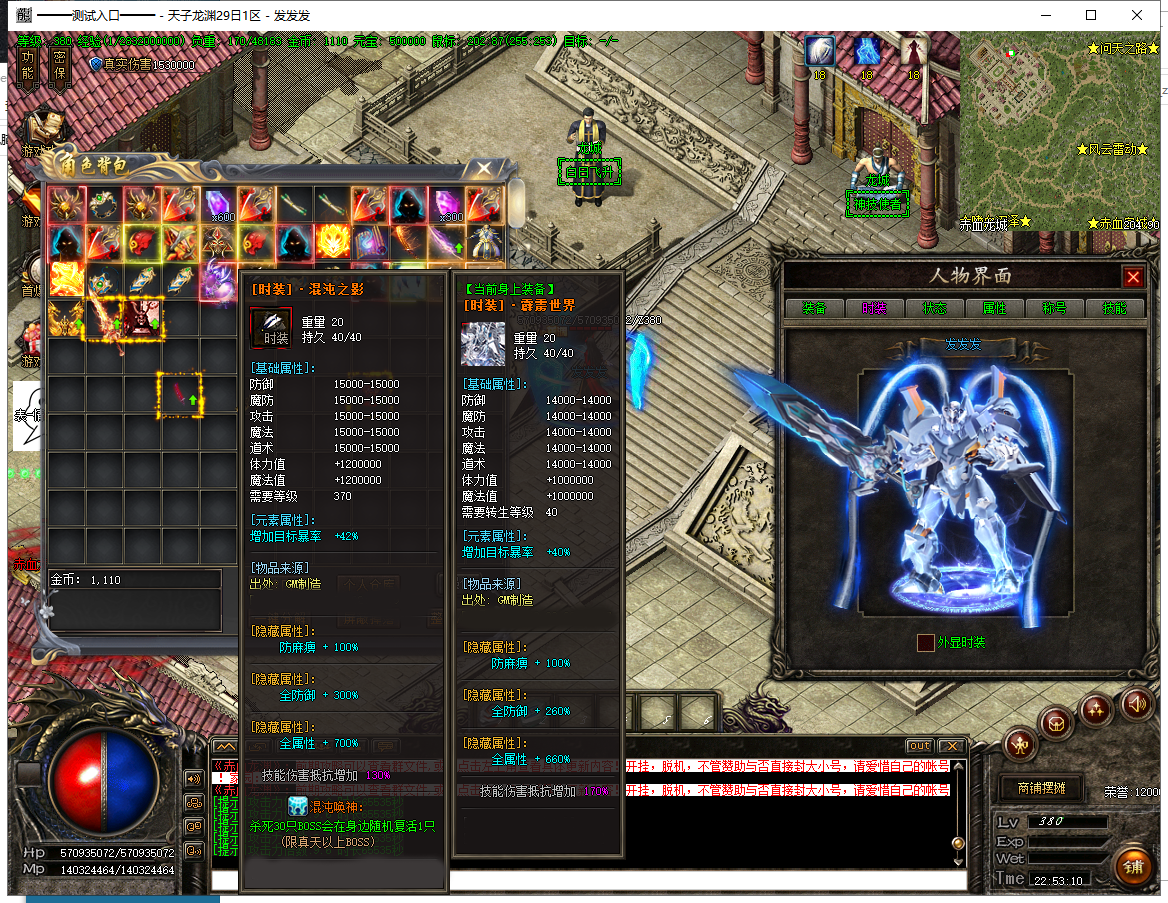Click the chat window's out button
The height and width of the screenshot is (903, 1168).
(919, 746)
